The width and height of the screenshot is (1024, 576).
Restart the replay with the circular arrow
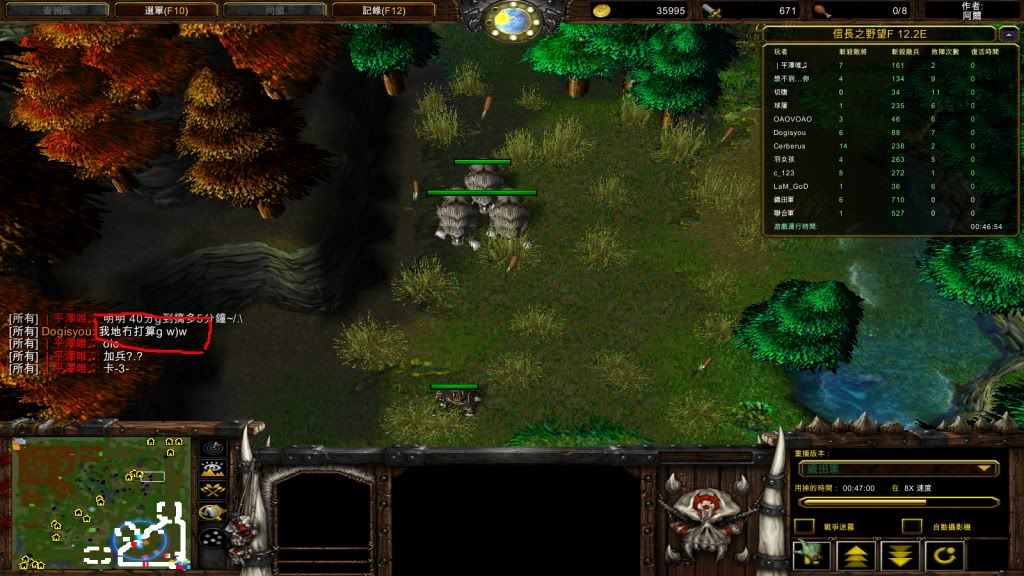tap(944, 556)
